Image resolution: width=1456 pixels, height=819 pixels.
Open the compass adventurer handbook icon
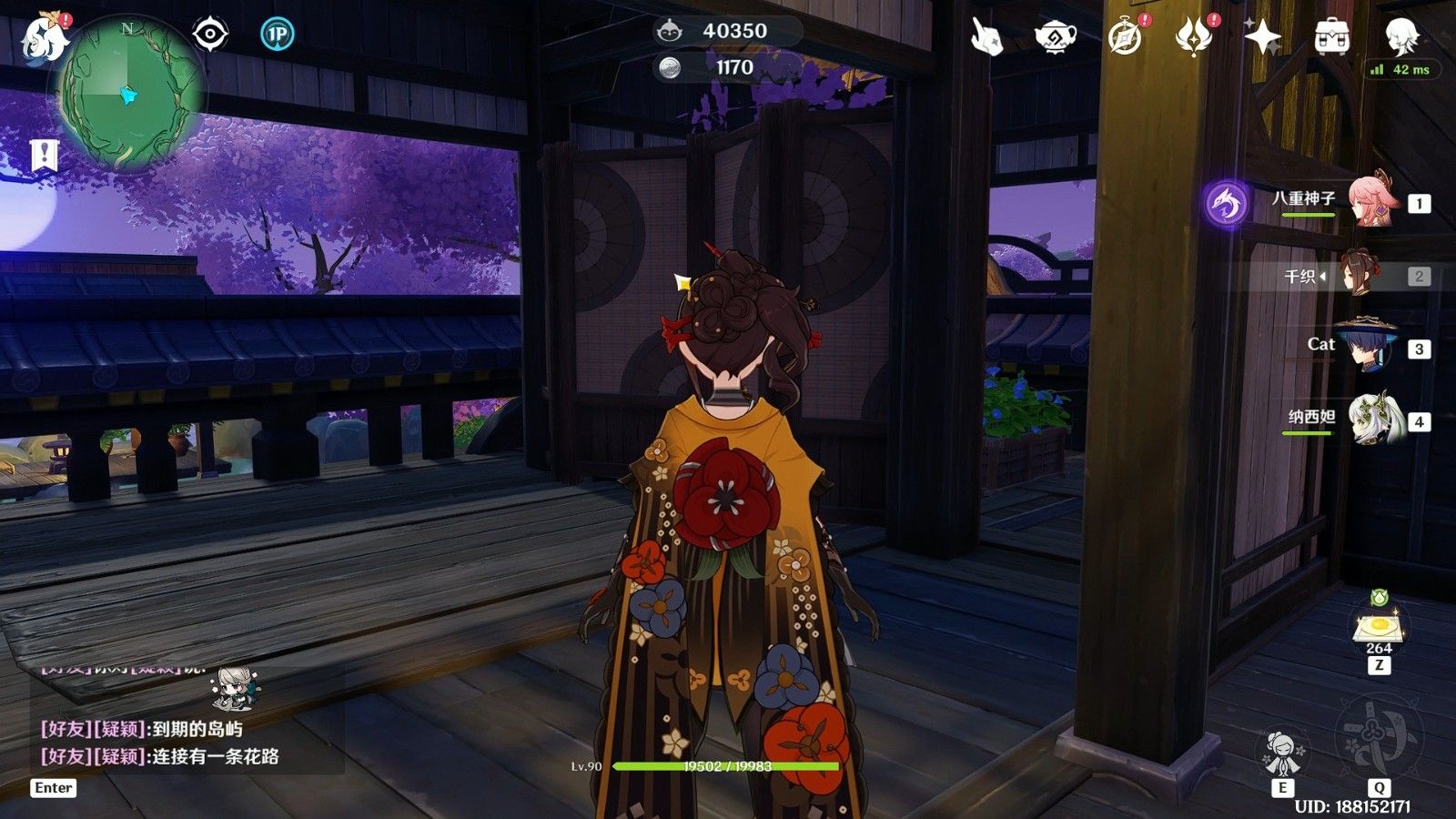1126,37
